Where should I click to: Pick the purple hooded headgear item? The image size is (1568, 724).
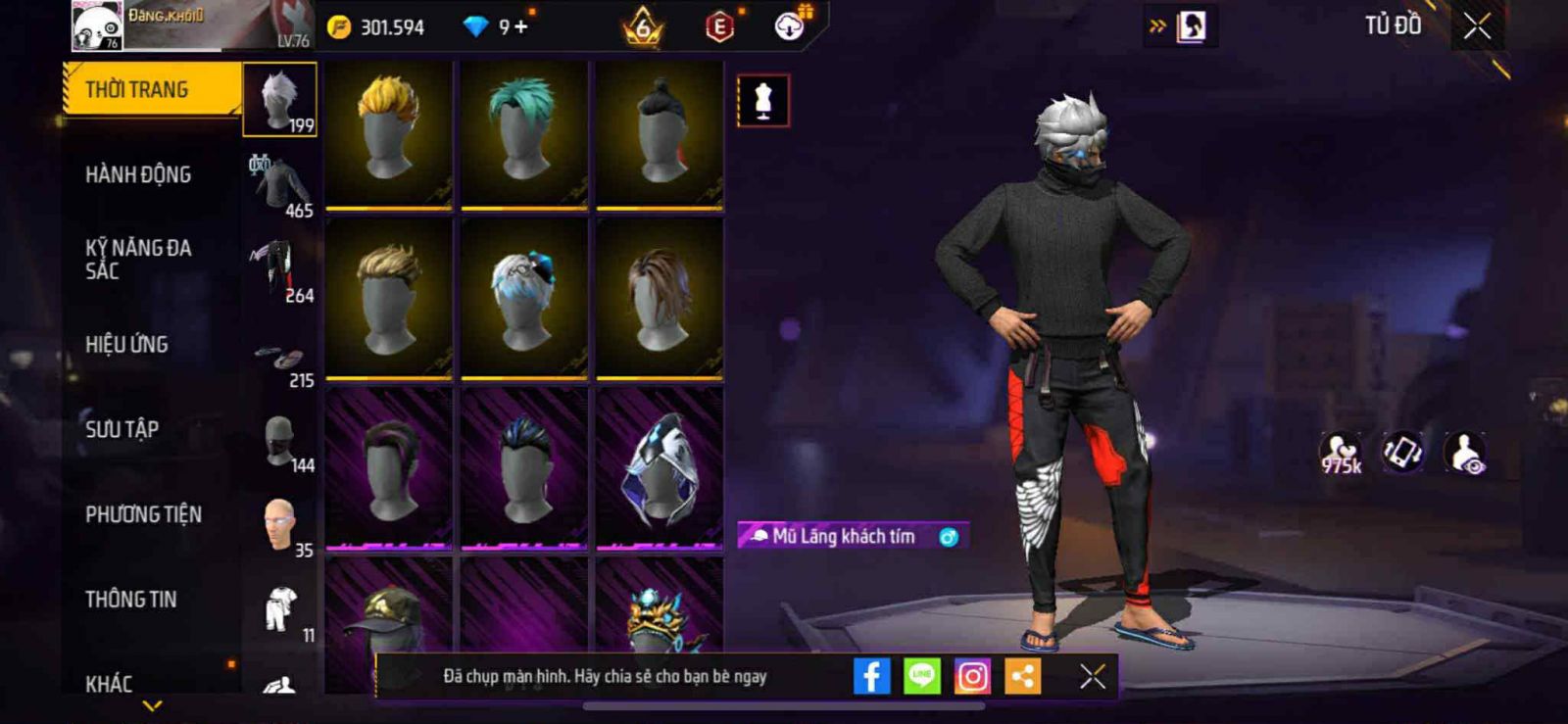[660, 467]
